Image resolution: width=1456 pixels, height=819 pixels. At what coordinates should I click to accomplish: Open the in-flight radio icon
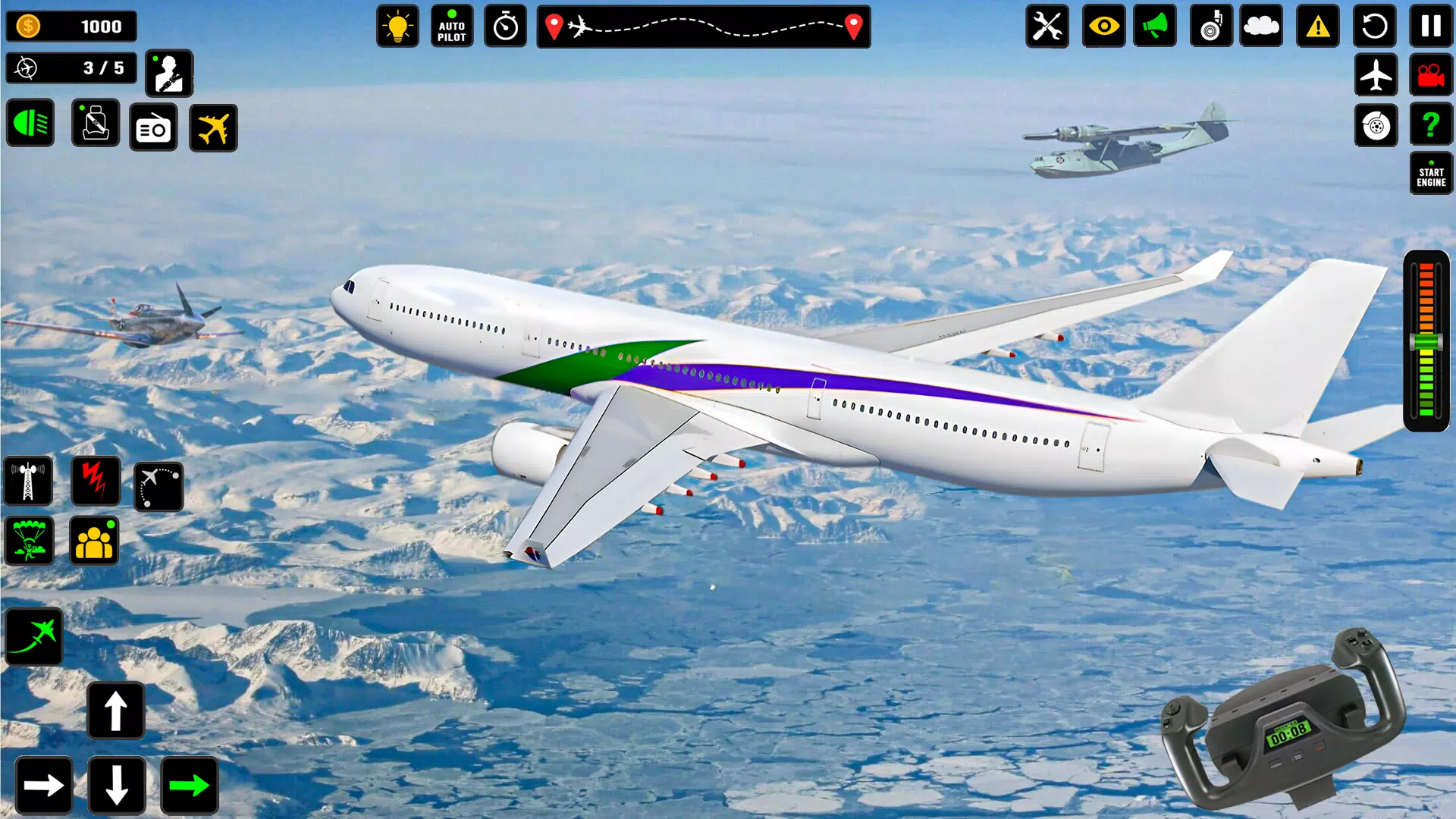tap(153, 128)
